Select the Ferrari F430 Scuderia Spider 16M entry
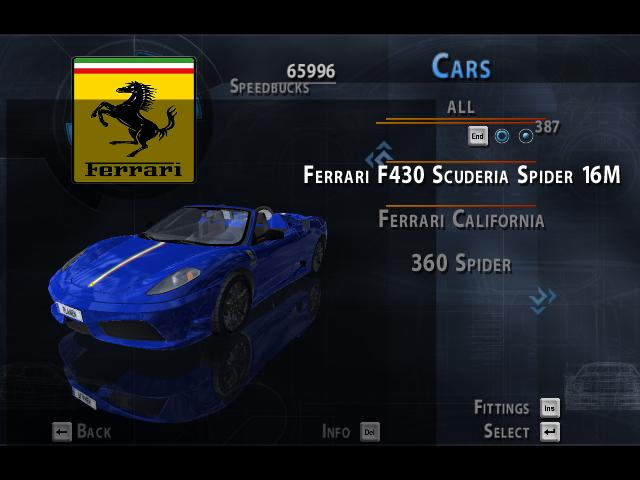The image size is (640, 480). coord(461,176)
